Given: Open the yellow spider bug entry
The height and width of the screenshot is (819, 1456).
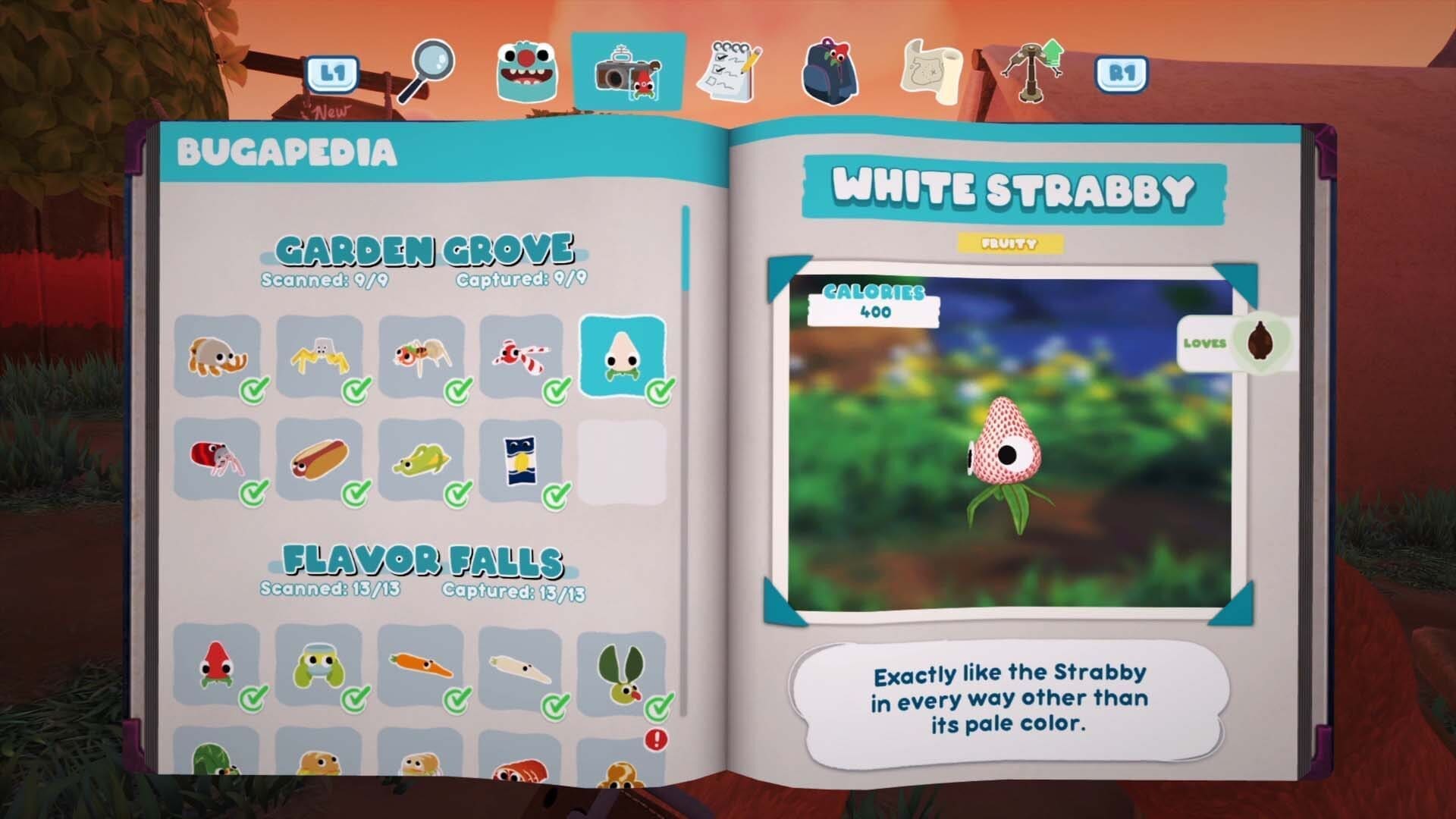Looking at the screenshot, I should click(319, 356).
